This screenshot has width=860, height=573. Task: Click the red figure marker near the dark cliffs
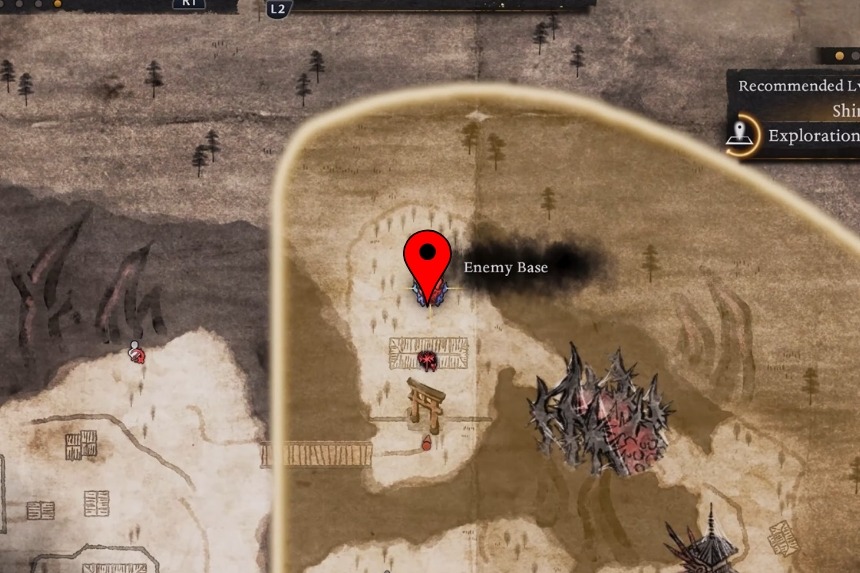pyautogui.click(x=136, y=352)
